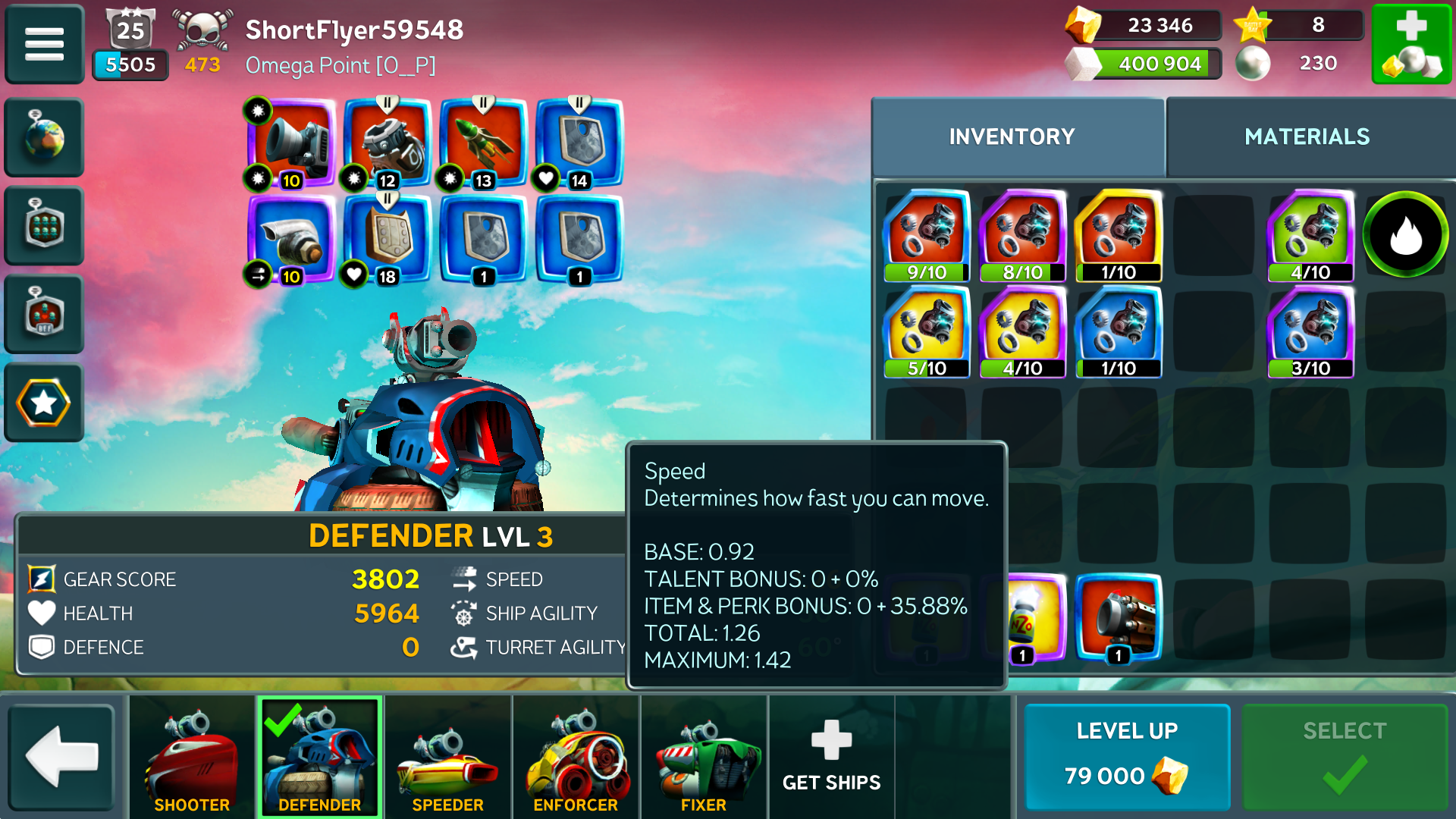Open the Inventory tab
1456x819 pixels.
[1012, 136]
